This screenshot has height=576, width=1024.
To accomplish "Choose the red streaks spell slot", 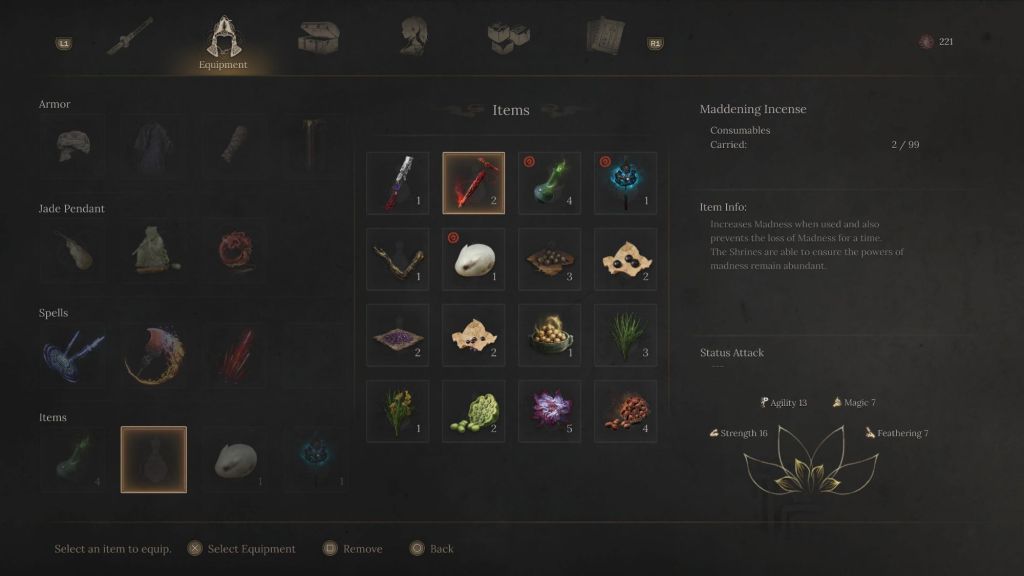I will click(x=235, y=356).
